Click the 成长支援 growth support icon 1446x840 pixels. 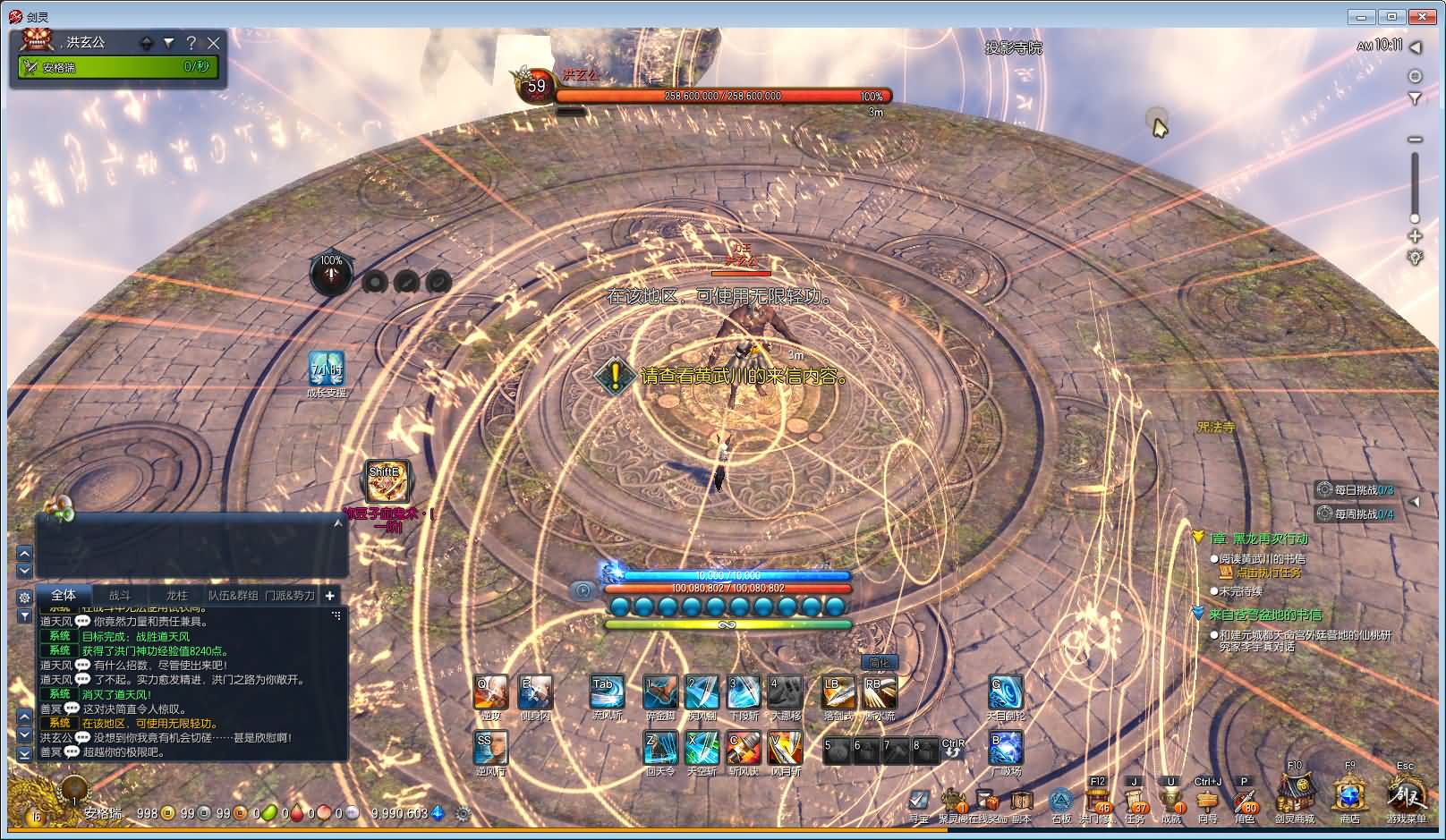pos(327,369)
